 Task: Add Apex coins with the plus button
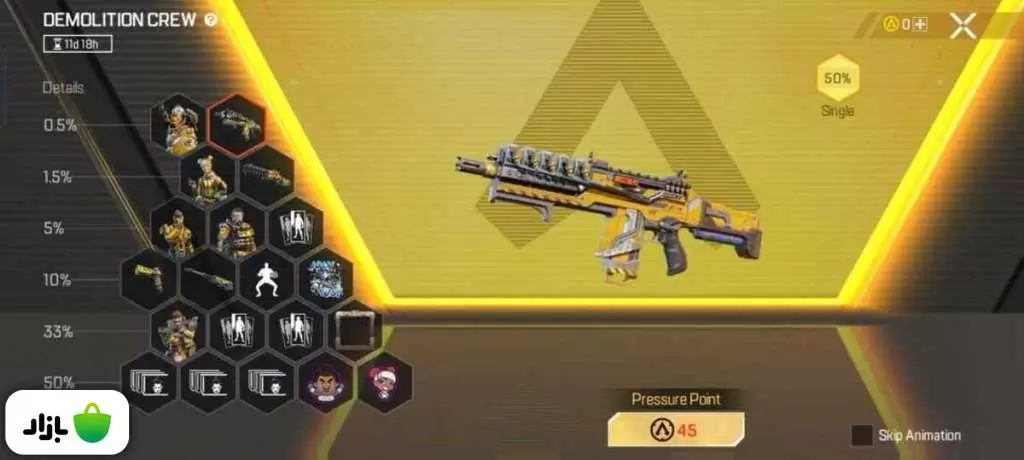pyautogui.click(x=920, y=25)
